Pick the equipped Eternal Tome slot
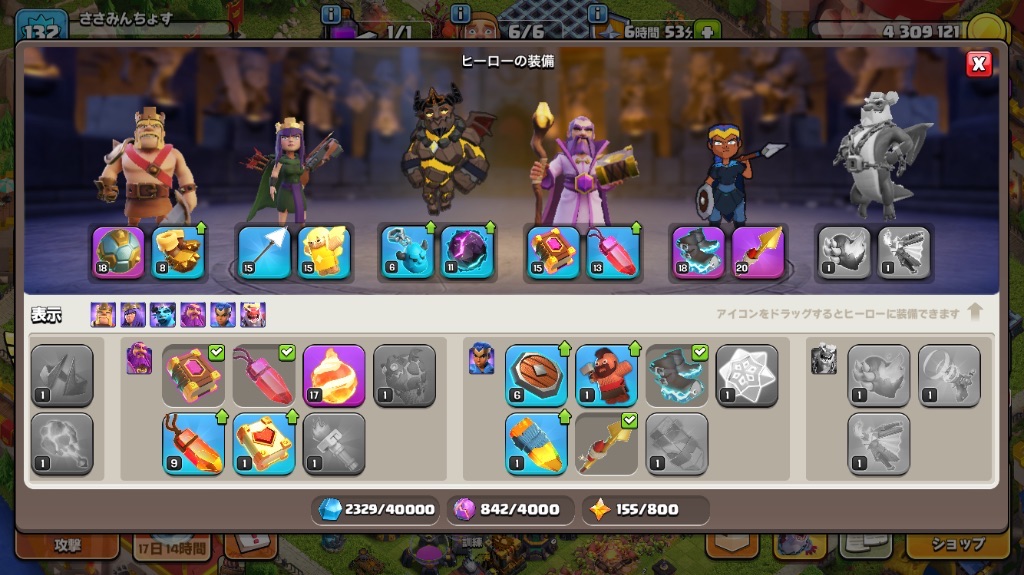1024x575 pixels. [553, 251]
